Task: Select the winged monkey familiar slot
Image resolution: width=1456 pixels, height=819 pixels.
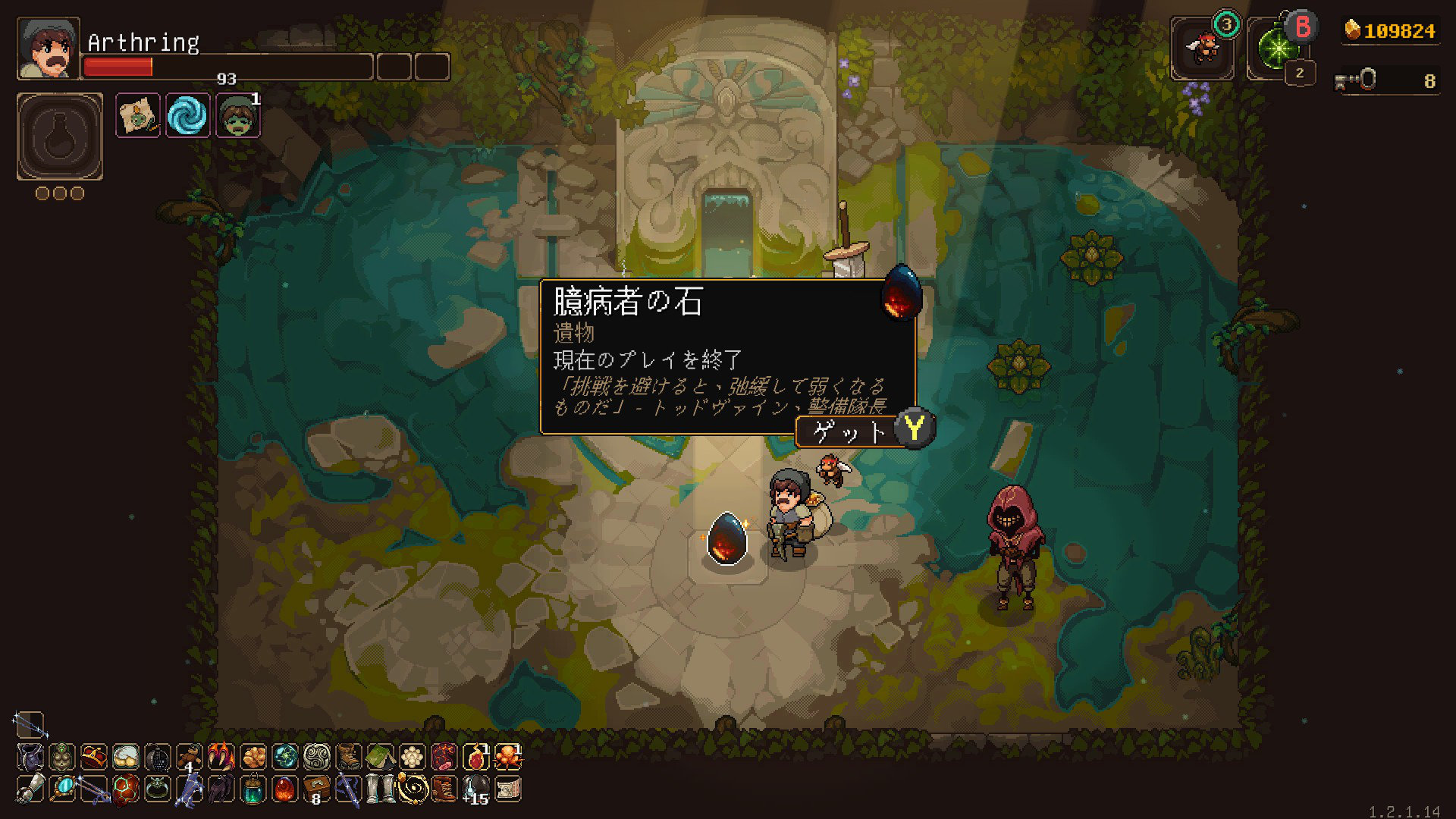Action: 1202,49
